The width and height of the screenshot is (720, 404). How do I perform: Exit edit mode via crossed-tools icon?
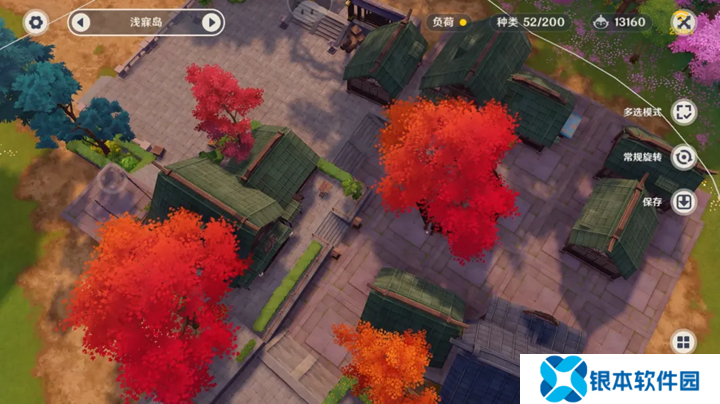point(684,22)
